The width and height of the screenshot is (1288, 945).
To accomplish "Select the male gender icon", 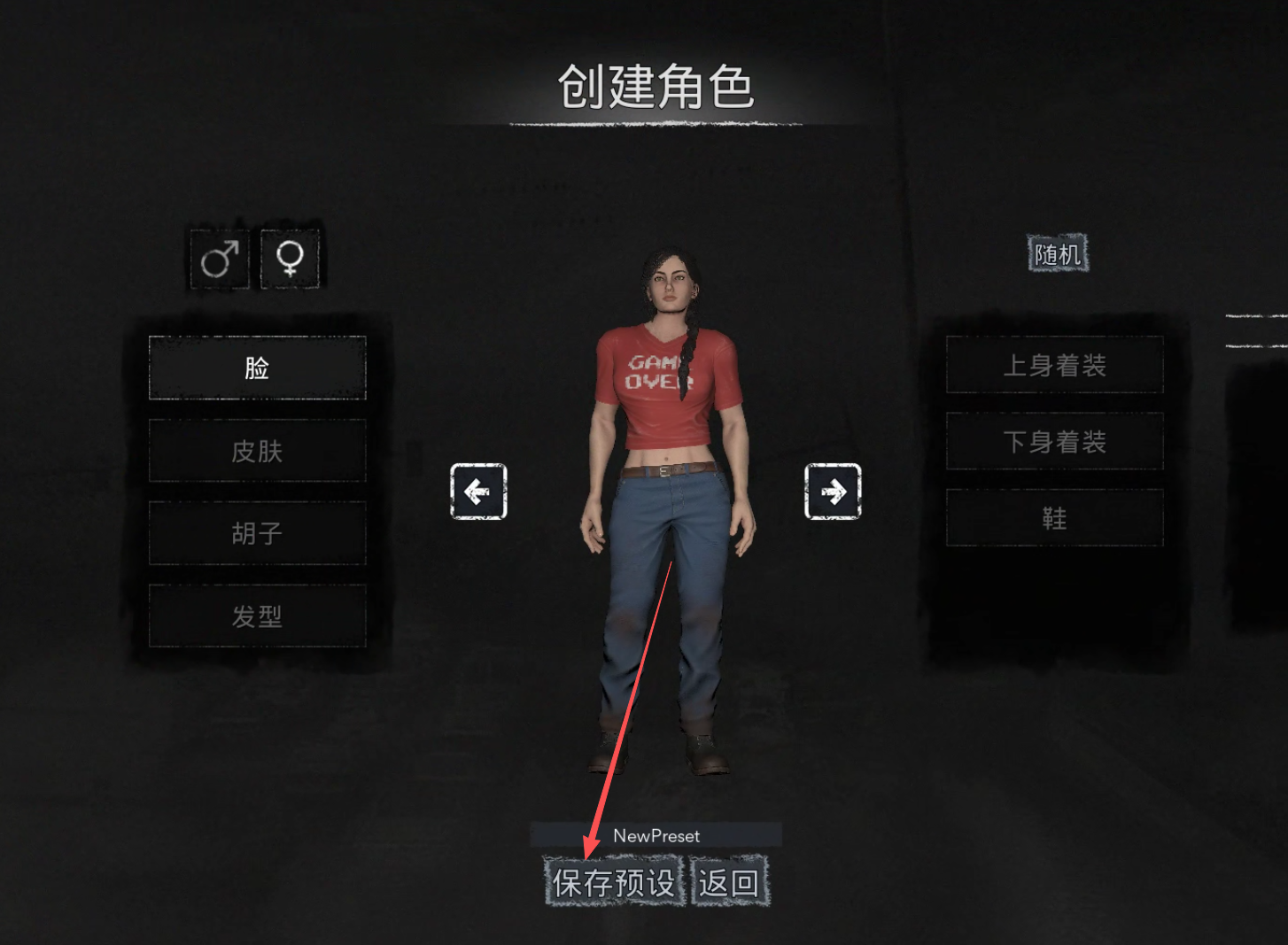I will (219, 259).
